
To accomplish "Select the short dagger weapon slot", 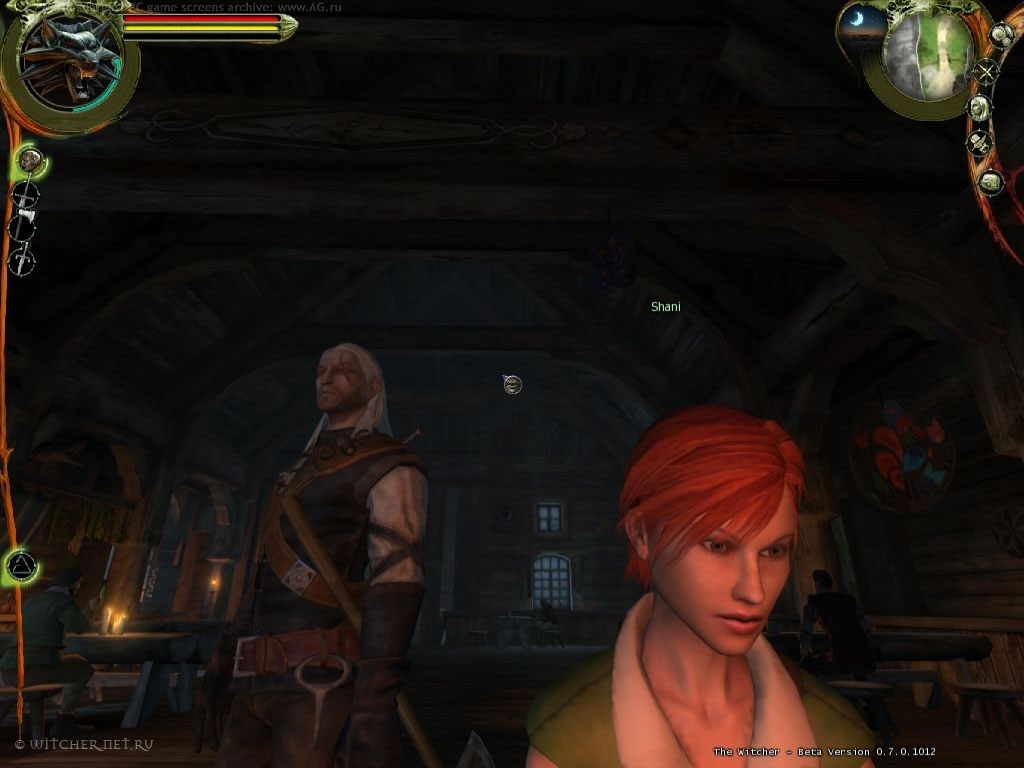I will pos(21,261).
